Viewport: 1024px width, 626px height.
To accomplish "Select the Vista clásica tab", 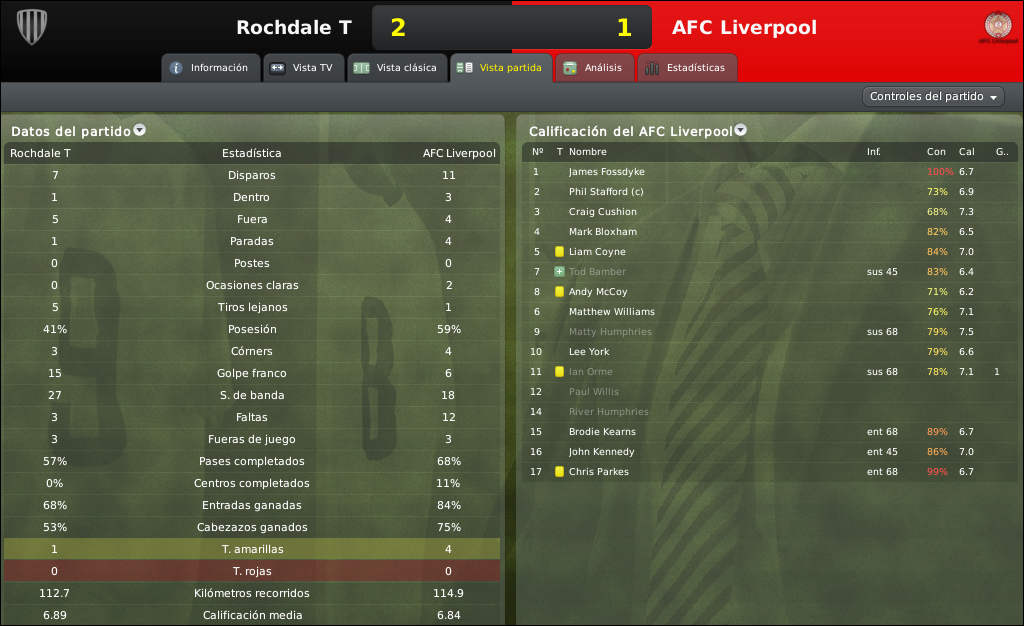I will pyautogui.click(x=396, y=68).
